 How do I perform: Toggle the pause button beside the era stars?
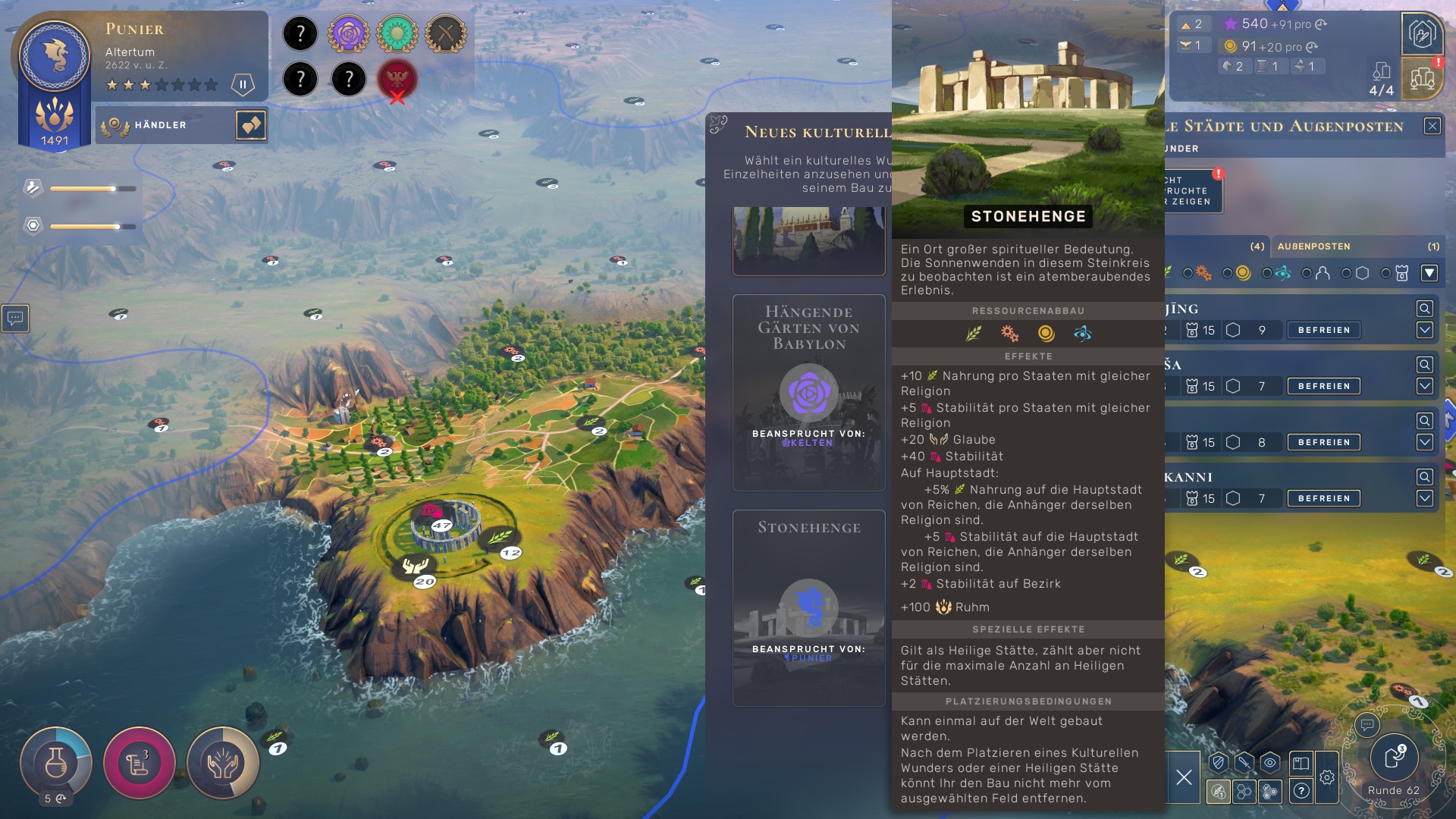tap(243, 84)
